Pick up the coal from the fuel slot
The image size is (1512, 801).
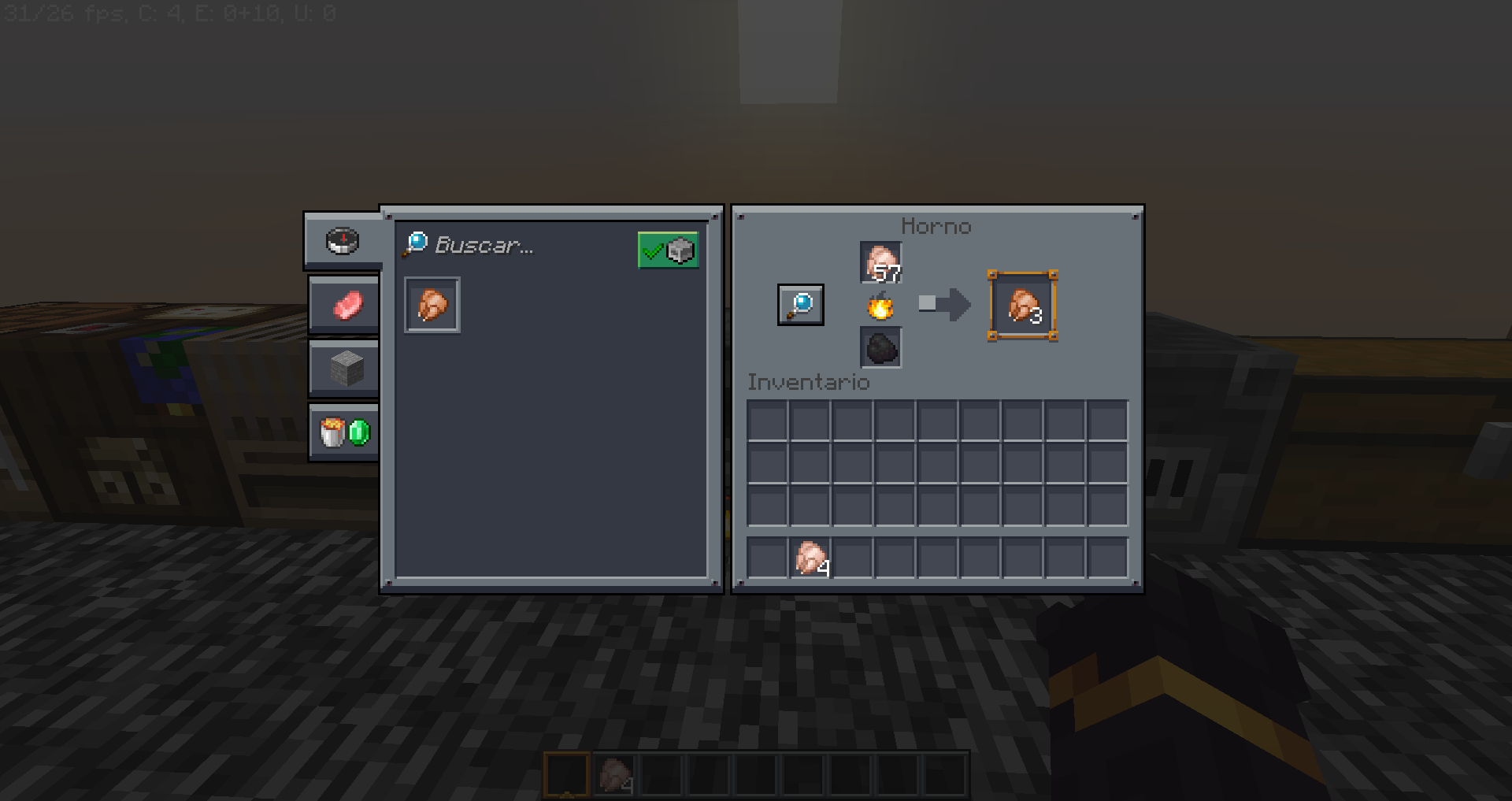[x=880, y=350]
